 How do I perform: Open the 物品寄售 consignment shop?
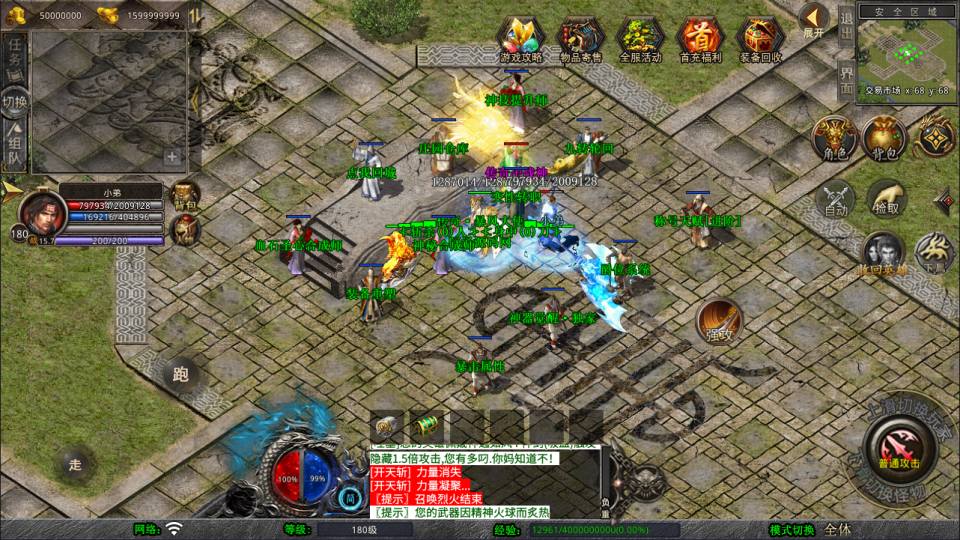coord(581,38)
